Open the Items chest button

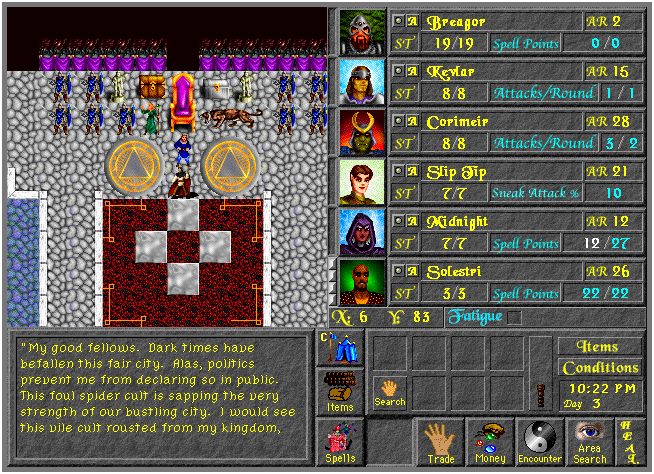pos(340,391)
